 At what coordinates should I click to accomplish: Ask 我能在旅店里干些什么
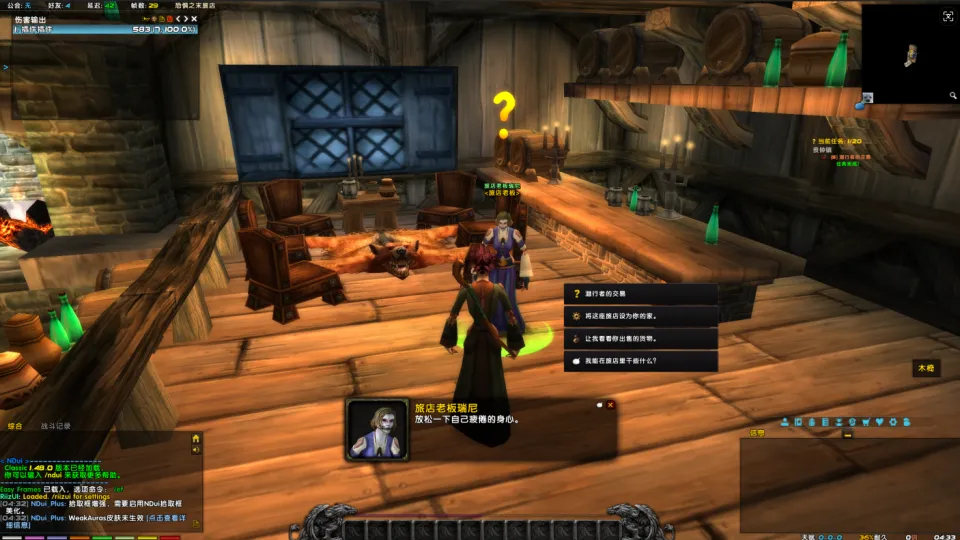click(640, 361)
